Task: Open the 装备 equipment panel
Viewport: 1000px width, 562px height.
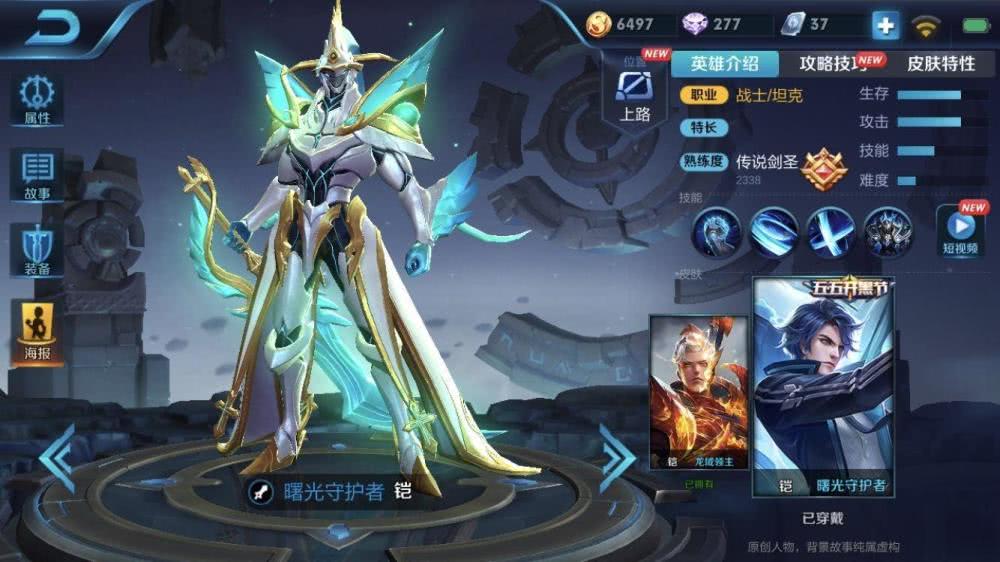Action: [x=37, y=250]
